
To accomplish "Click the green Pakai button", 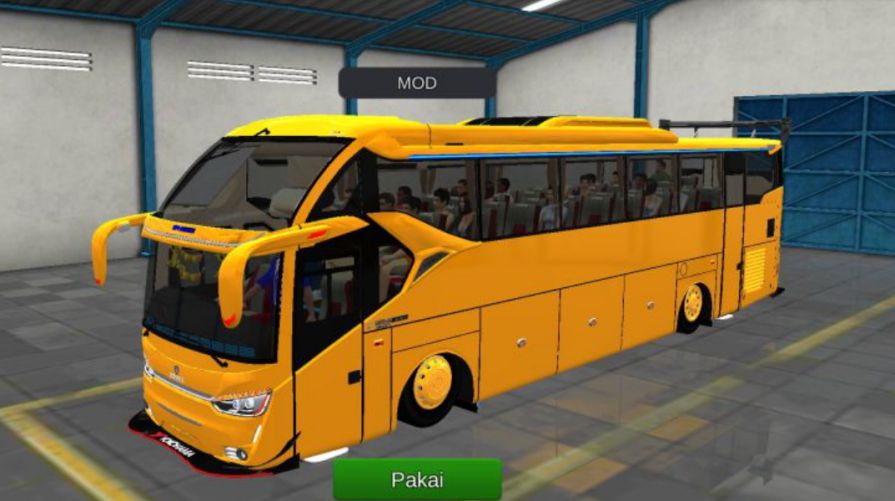I will point(417,479).
